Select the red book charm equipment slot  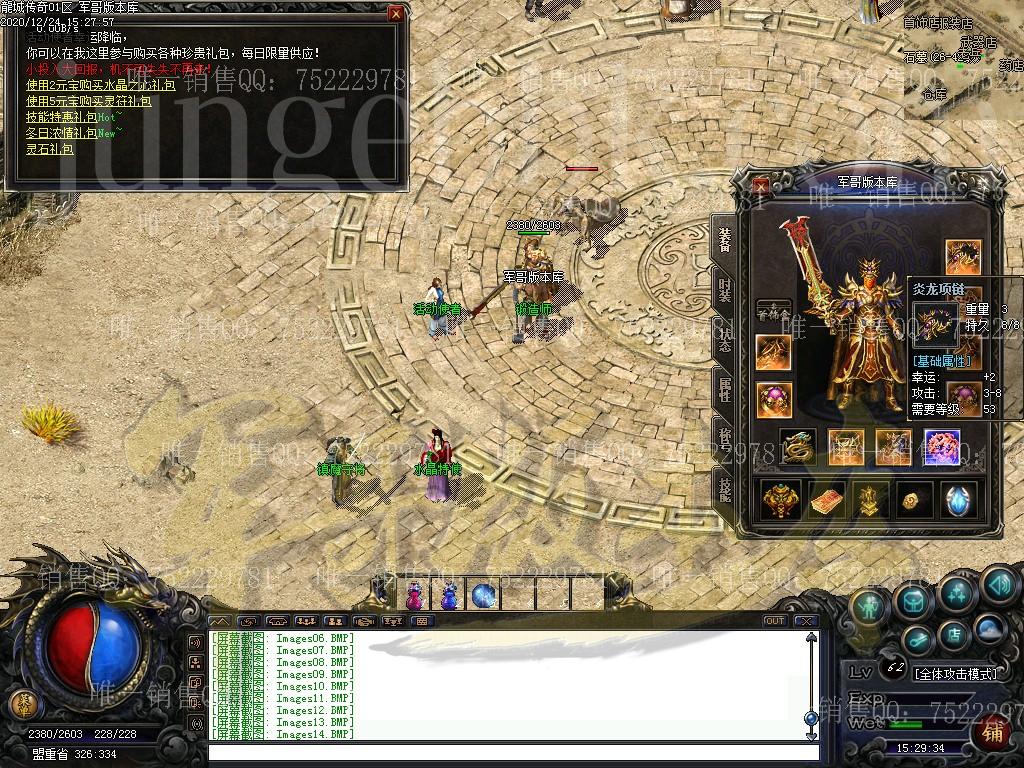[827, 500]
